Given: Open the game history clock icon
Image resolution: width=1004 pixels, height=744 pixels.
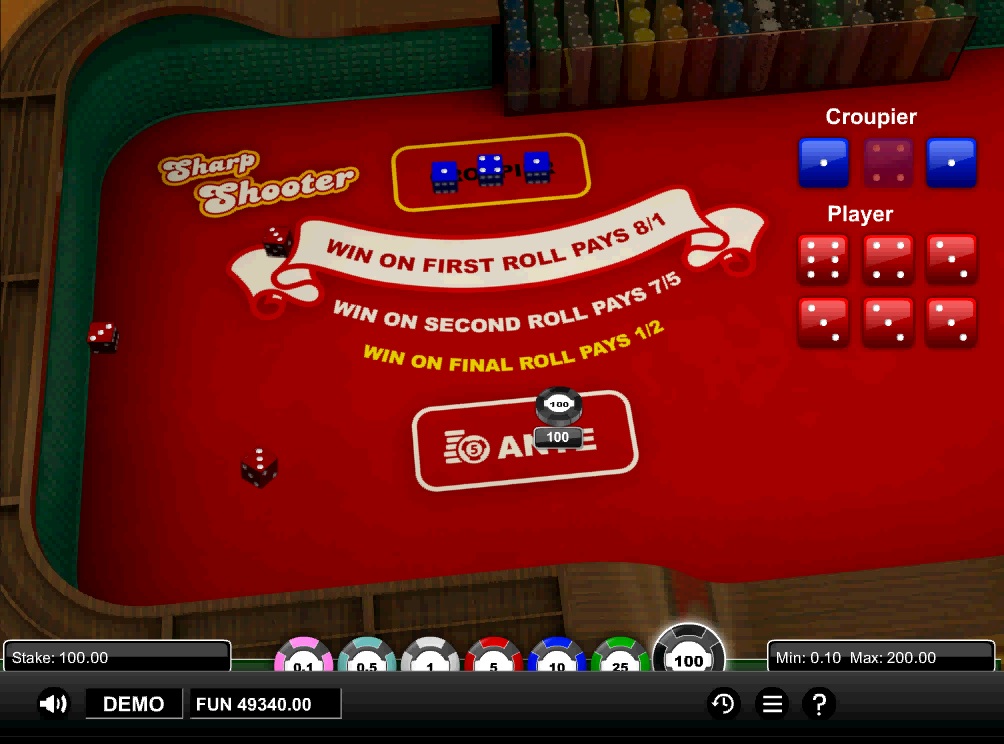Looking at the screenshot, I should click(722, 704).
